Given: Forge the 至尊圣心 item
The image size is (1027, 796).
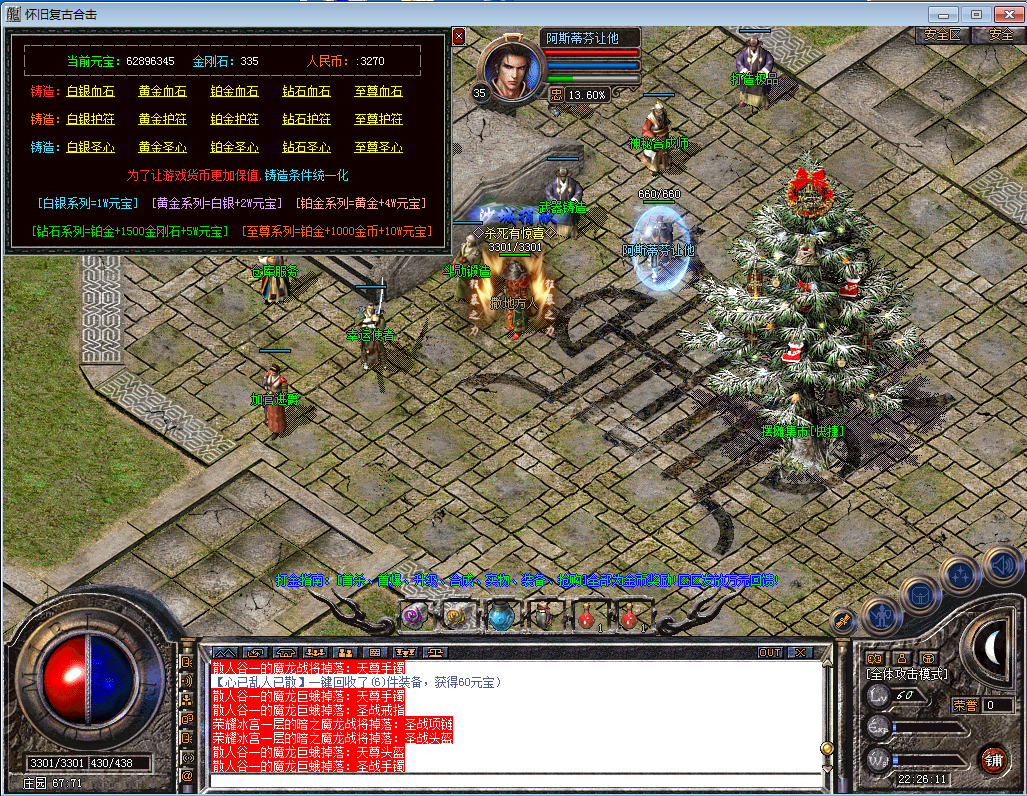Looking at the screenshot, I should click(378, 148).
